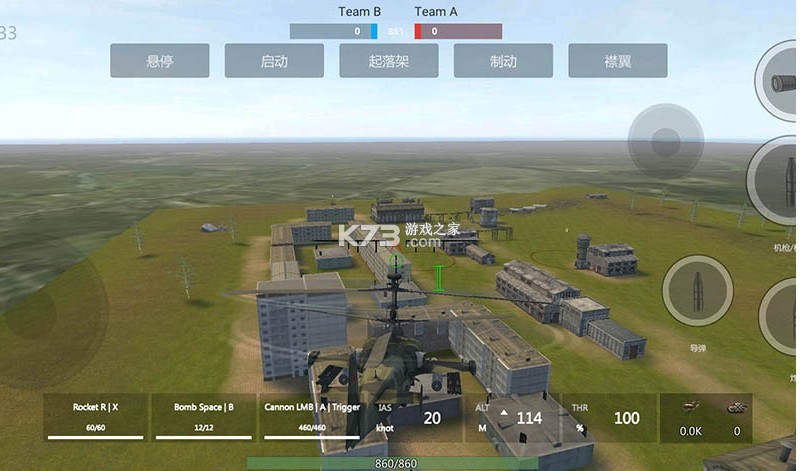The height and width of the screenshot is (471, 800).
Task: Apply the 制动 brake button
Action: point(503,61)
